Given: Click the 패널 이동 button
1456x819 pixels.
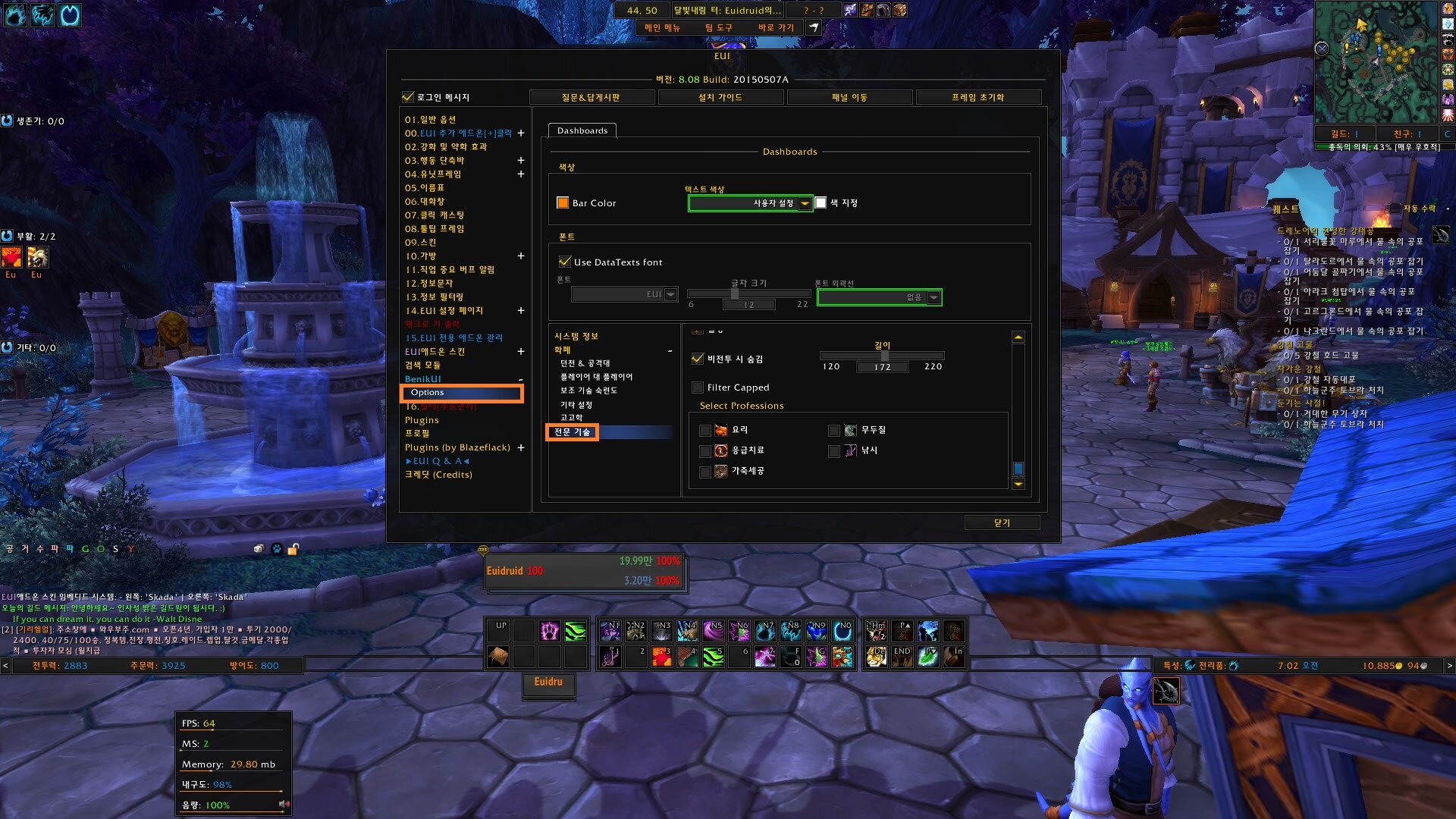Looking at the screenshot, I should tap(849, 97).
